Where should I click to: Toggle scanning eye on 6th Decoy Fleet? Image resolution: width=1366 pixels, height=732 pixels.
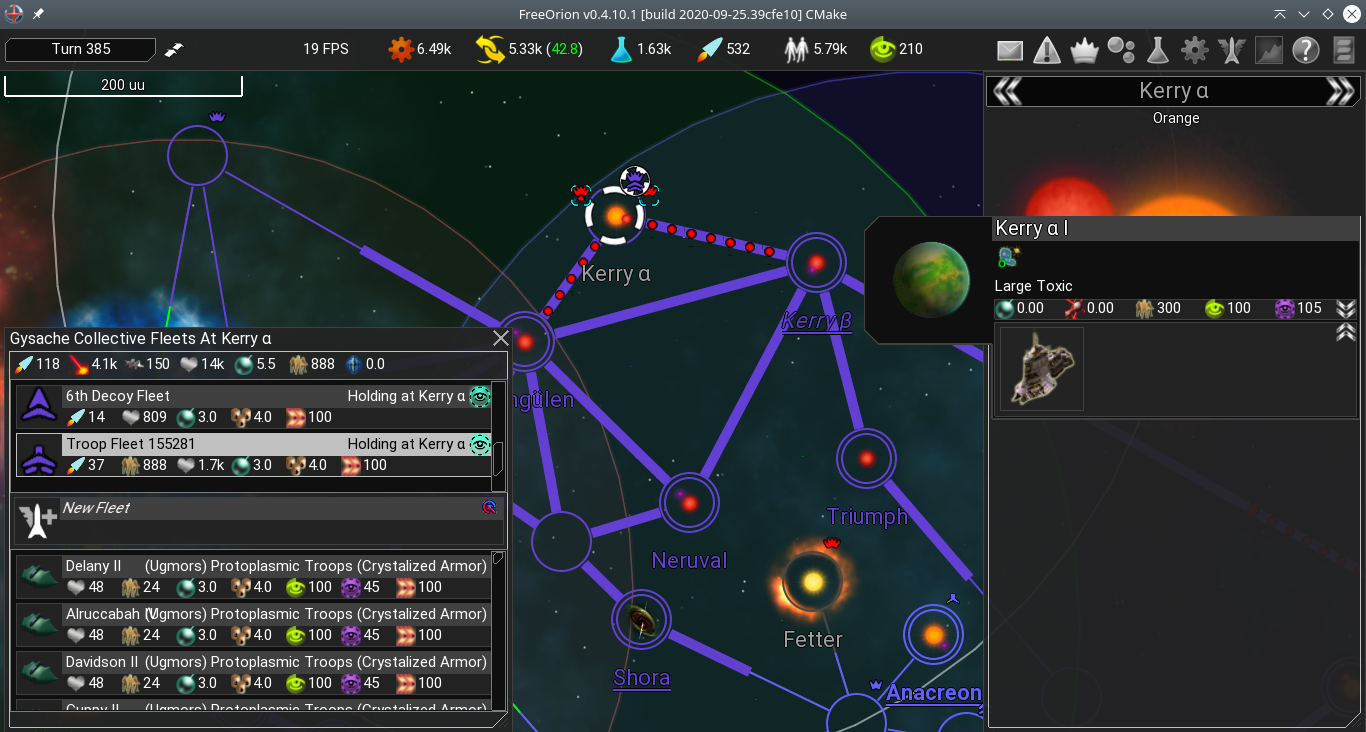pyautogui.click(x=481, y=396)
